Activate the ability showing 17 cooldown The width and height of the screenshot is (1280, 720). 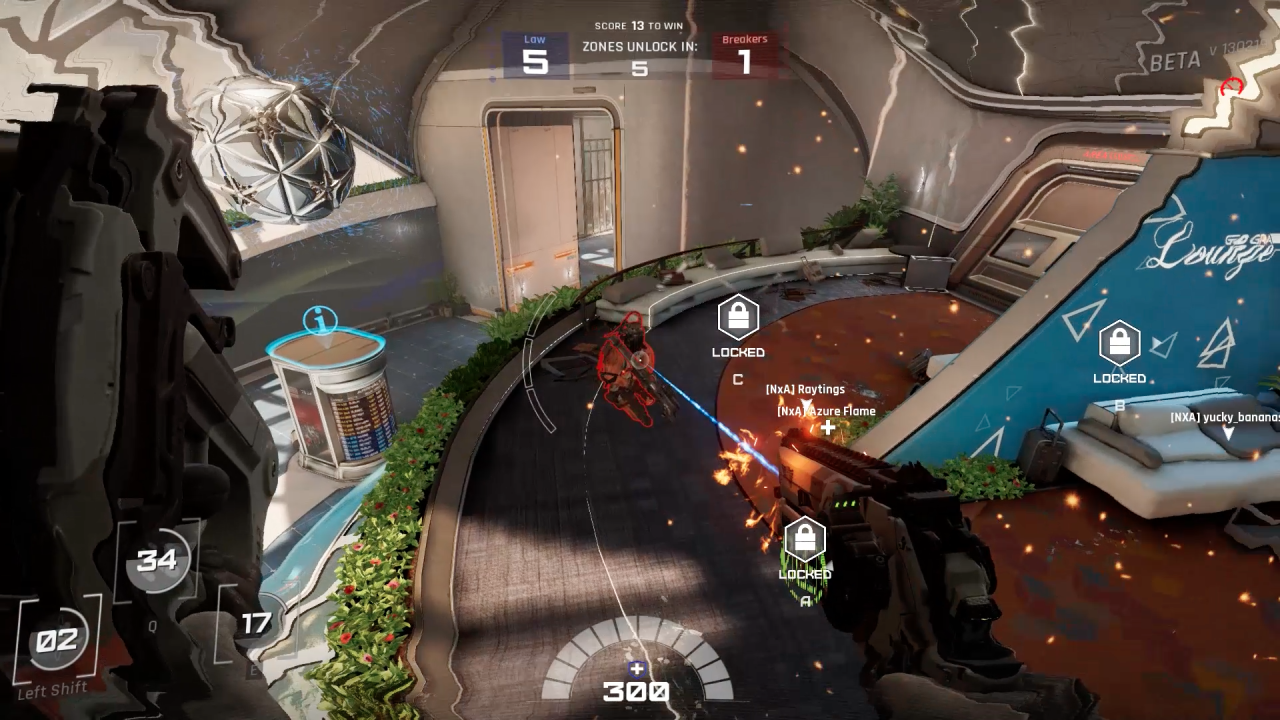click(255, 624)
